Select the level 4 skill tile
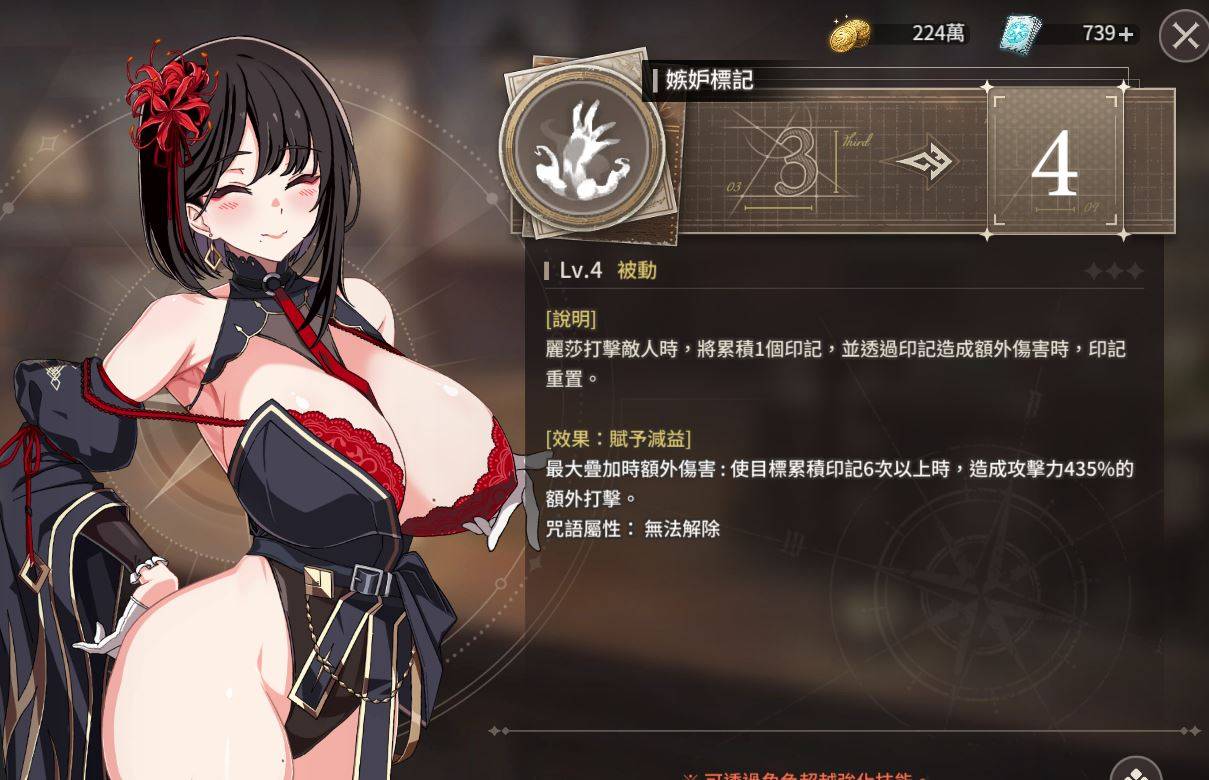The width and height of the screenshot is (1209, 780). point(1054,164)
